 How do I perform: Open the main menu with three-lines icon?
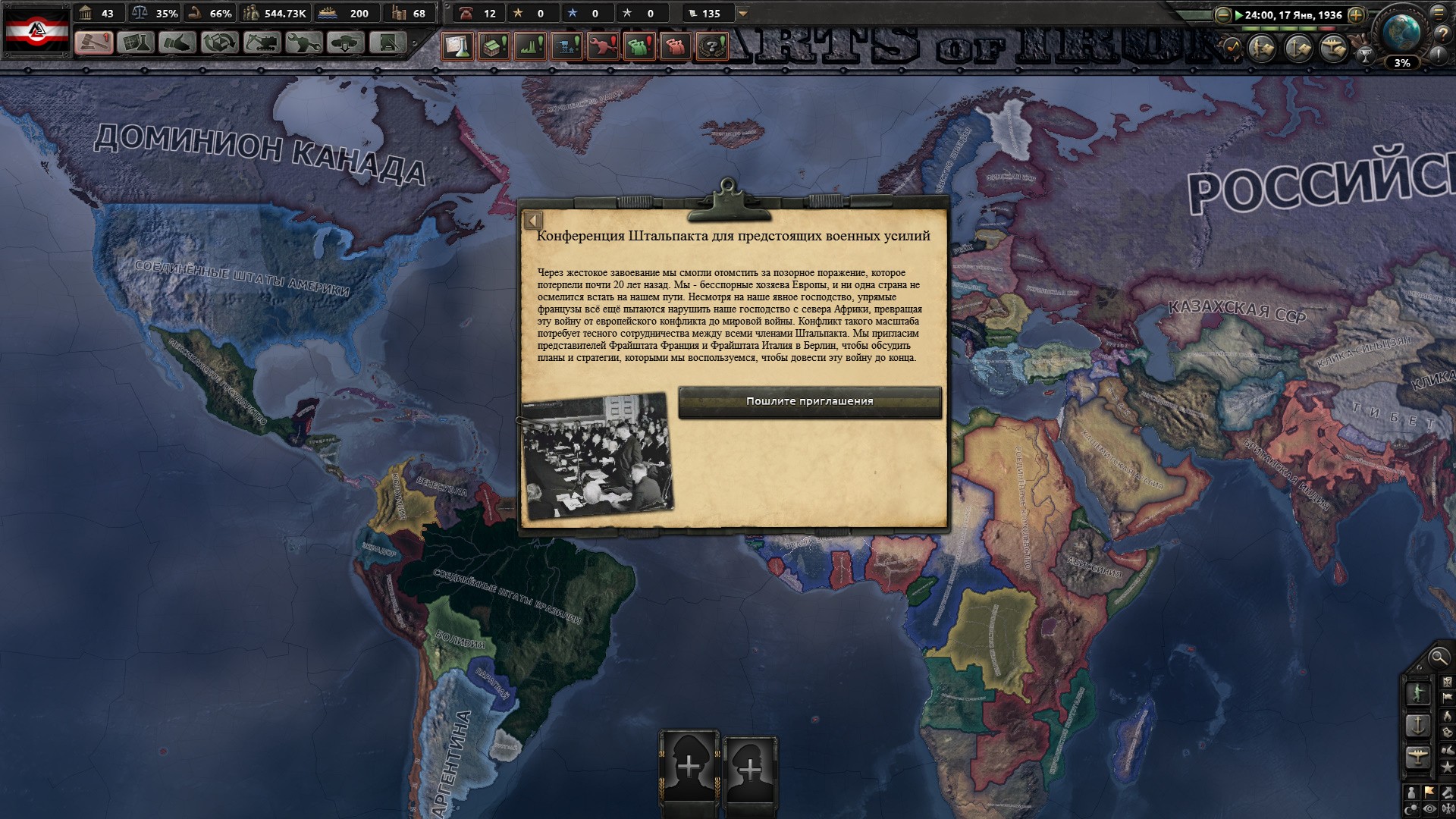tap(1439, 11)
